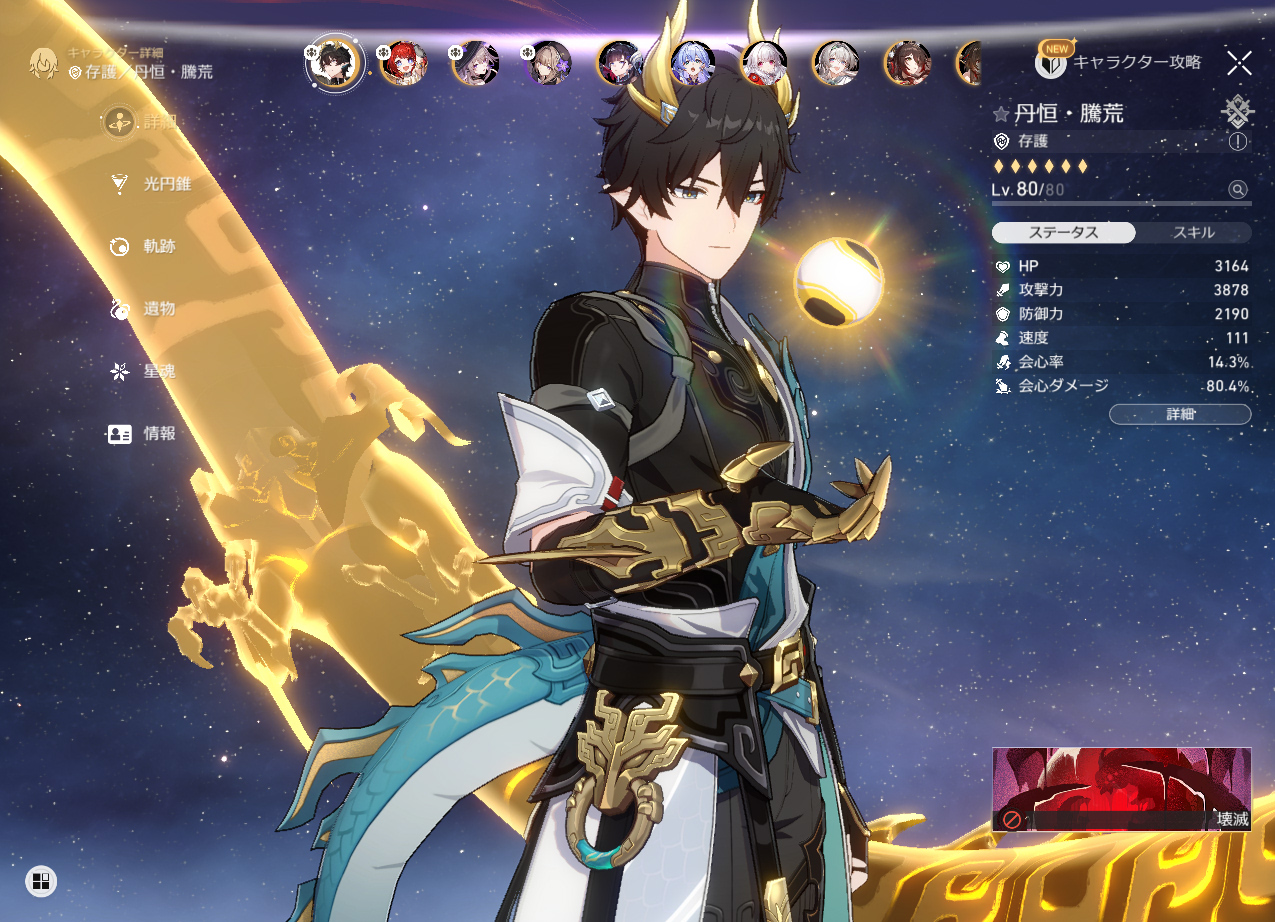1275x922 pixels.
Task: Close the character details screen
Action: 1239,63
